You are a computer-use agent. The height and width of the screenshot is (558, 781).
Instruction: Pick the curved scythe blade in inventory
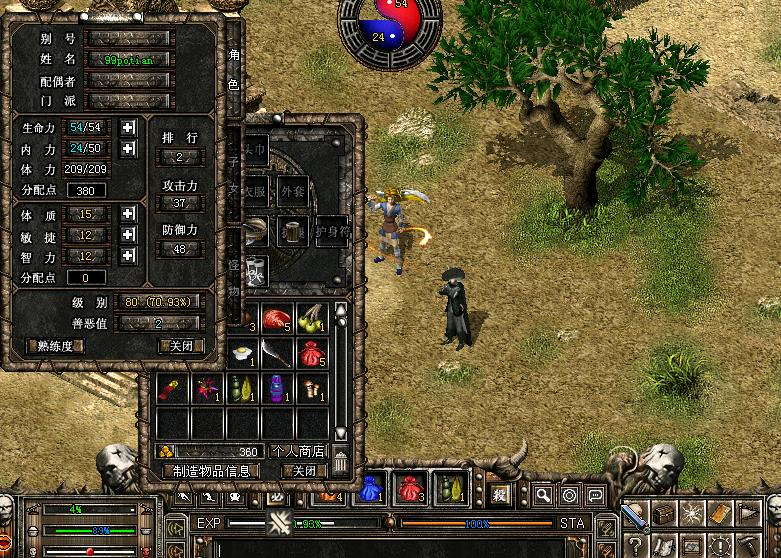277,353
